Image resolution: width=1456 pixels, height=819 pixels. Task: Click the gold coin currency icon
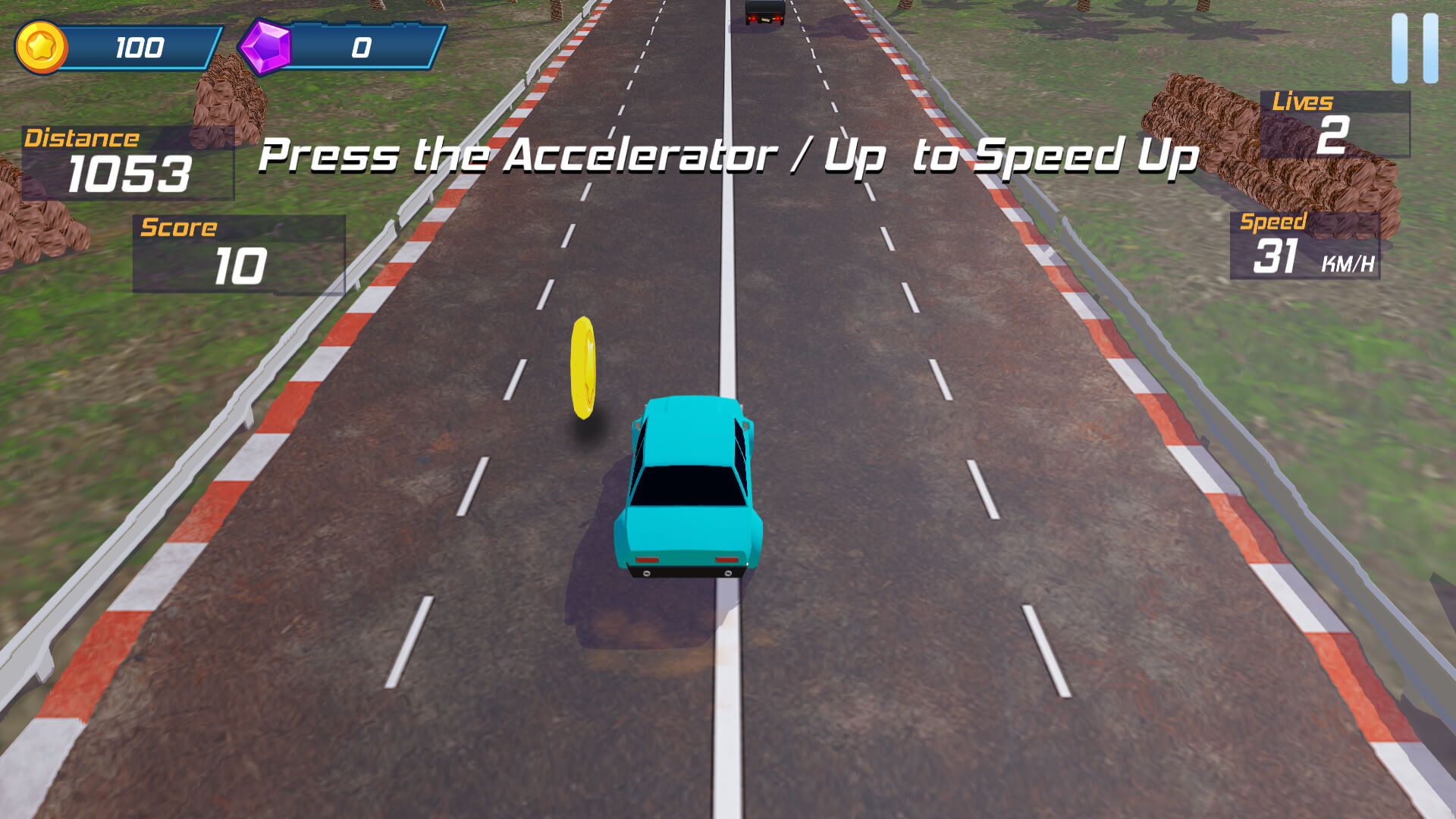pyautogui.click(x=42, y=47)
